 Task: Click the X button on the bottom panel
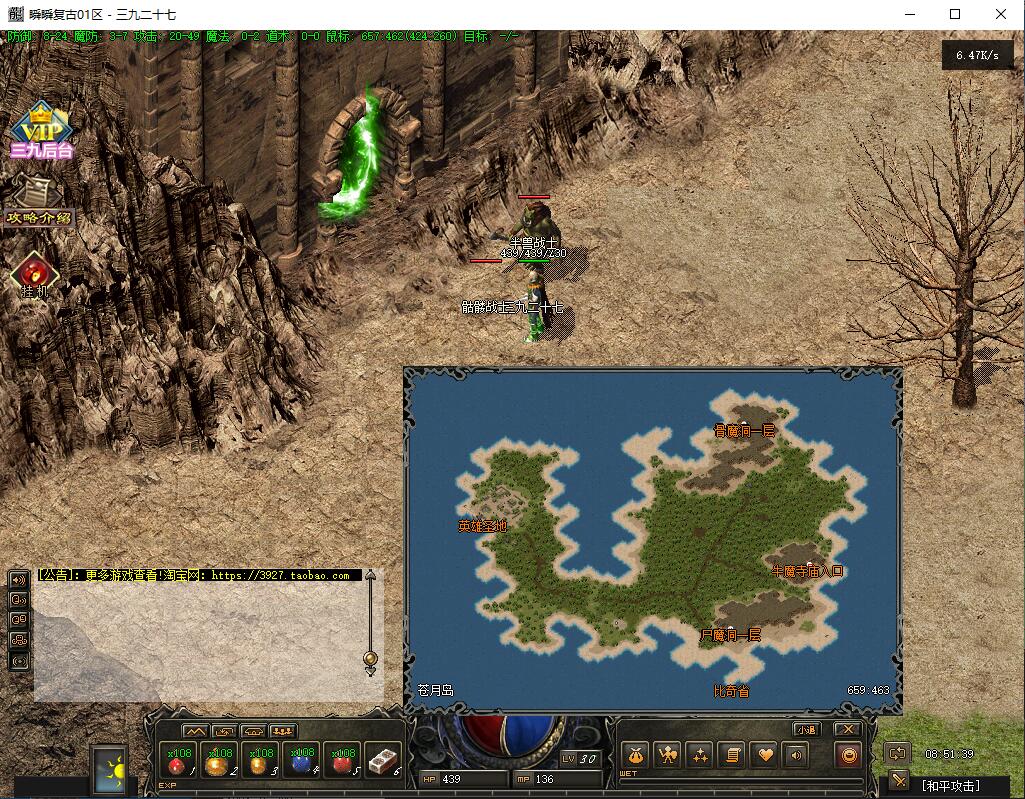(x=847, y=730)
